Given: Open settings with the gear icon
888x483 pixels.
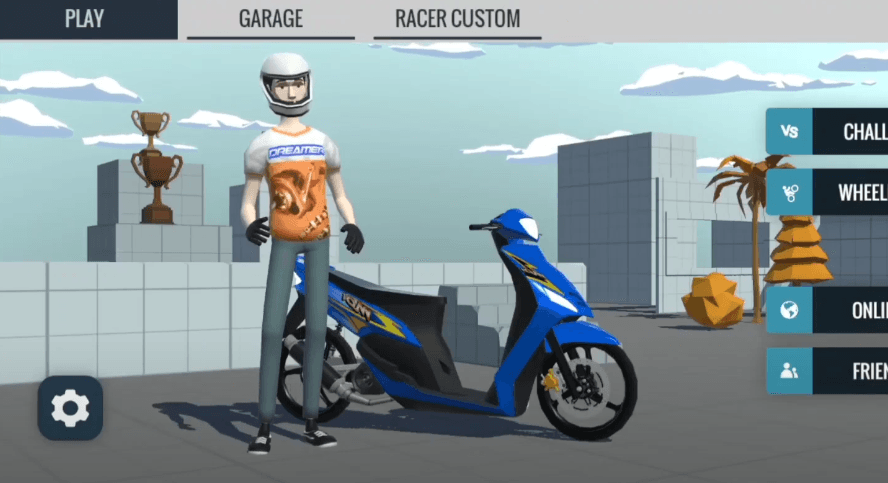Looking at the screenshot, I should (x=70, y=408).
